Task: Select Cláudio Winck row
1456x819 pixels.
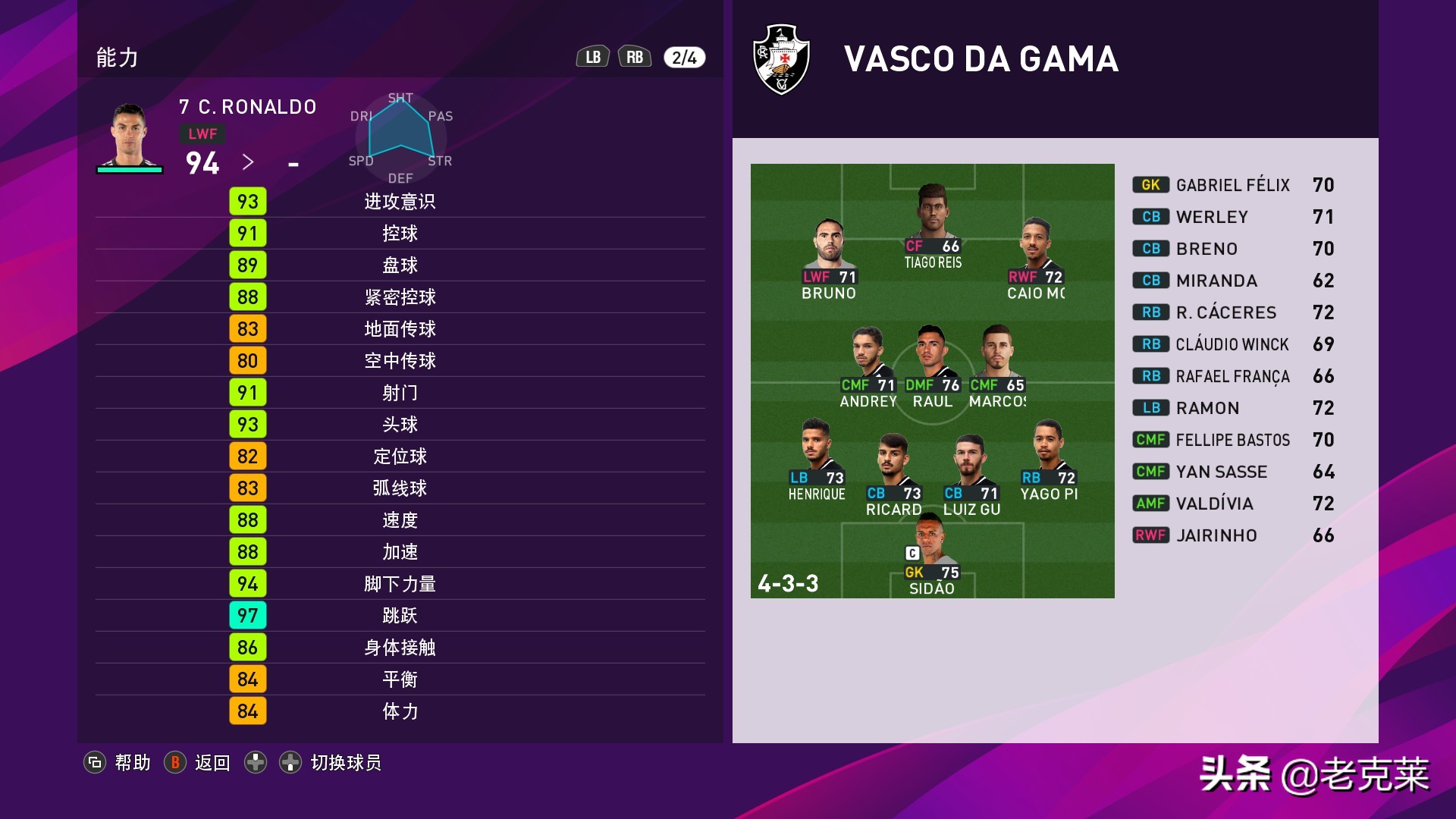Action: (x=1232, y=344)
